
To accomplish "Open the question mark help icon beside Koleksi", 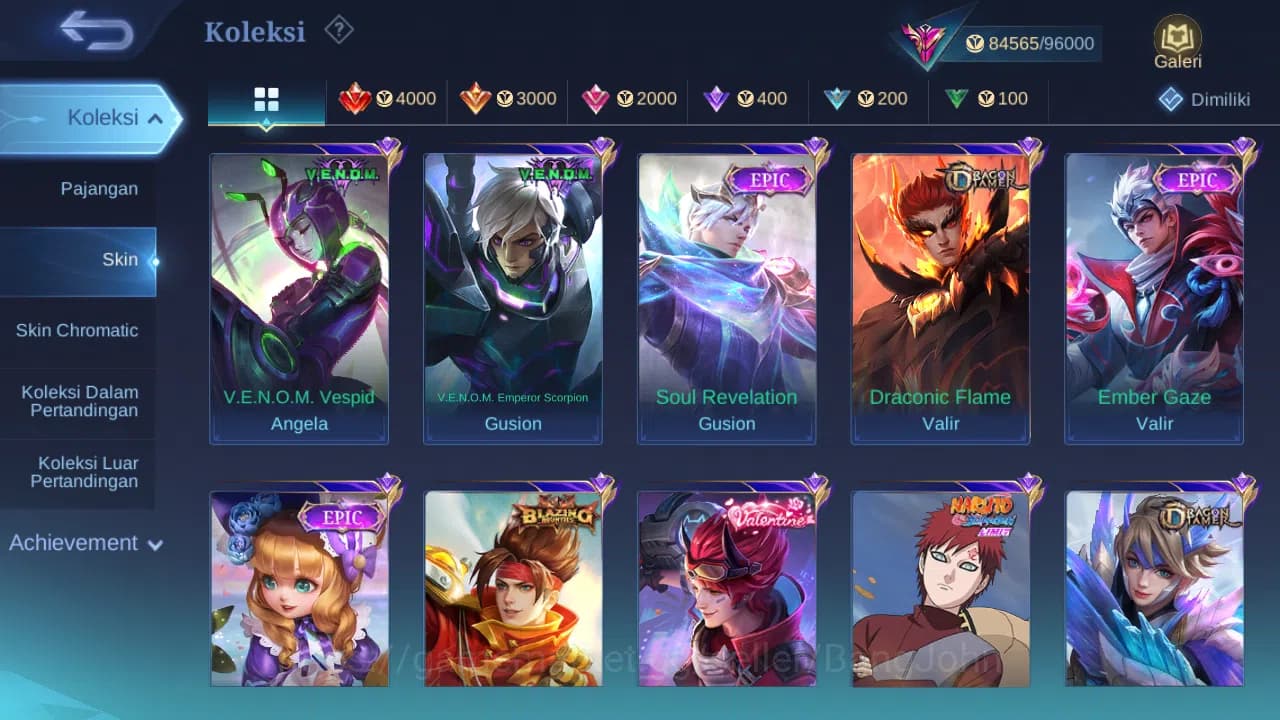I will 338,31.
